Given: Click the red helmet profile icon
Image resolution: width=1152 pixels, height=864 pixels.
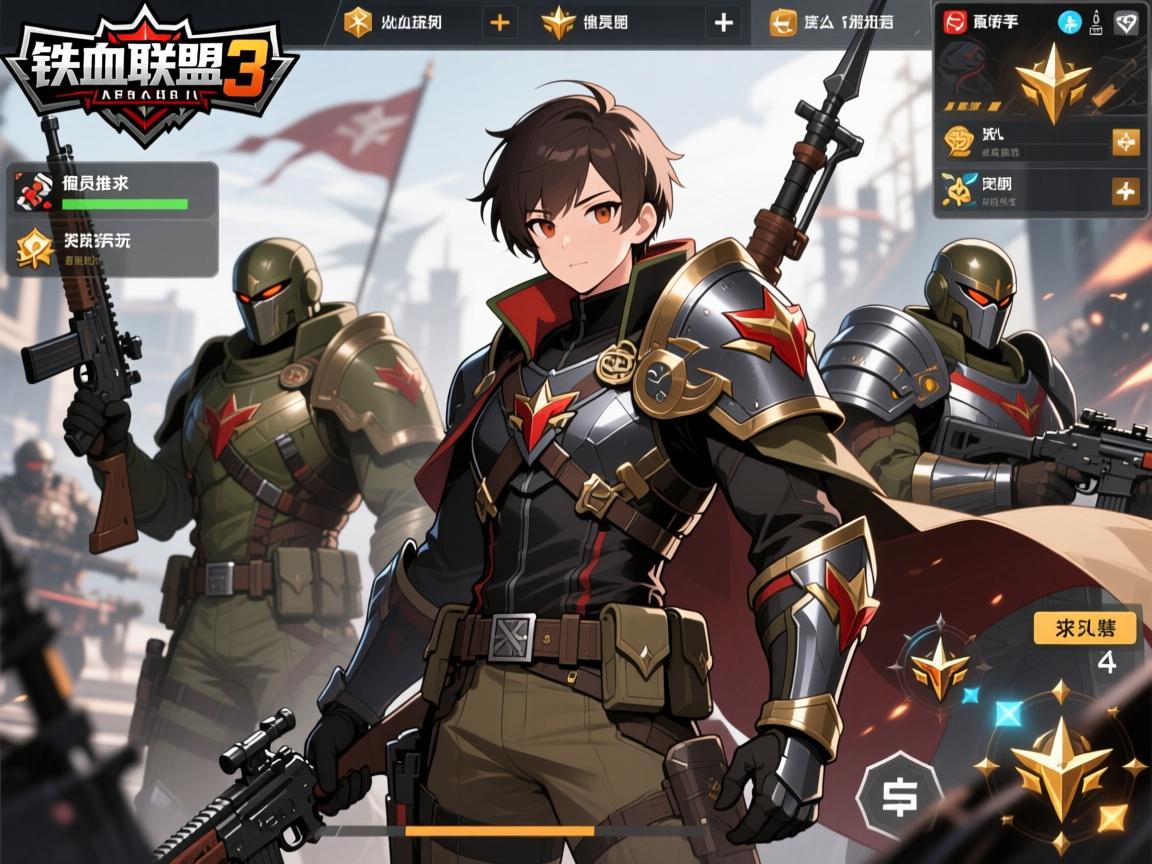Looking at the screenshot, I should 955,22.
